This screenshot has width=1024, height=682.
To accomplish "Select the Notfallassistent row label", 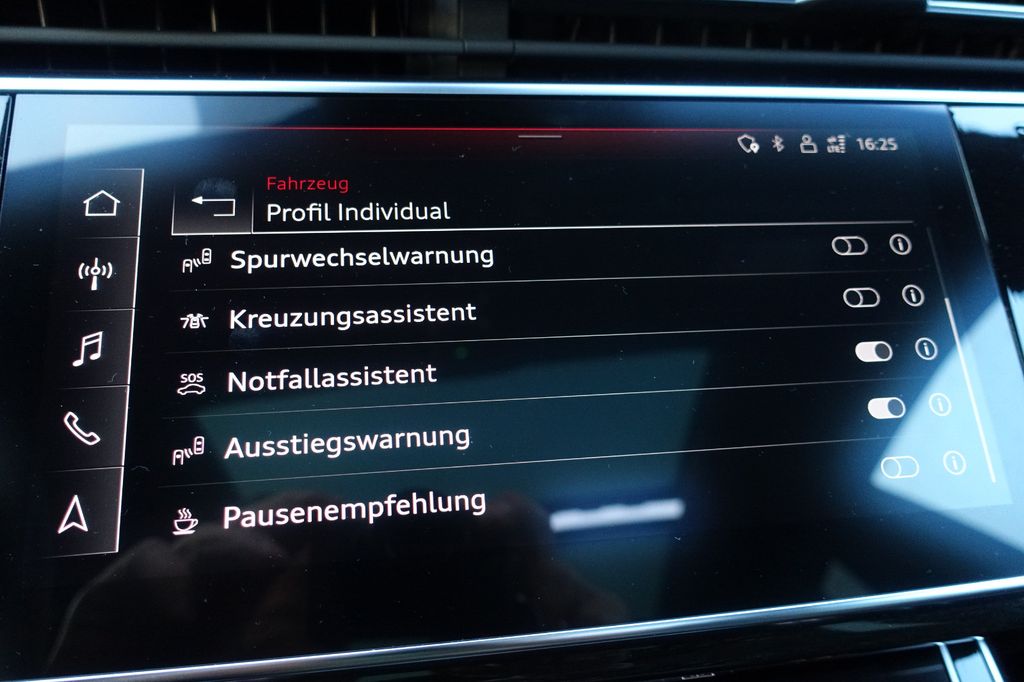I will tap(332, 378).
